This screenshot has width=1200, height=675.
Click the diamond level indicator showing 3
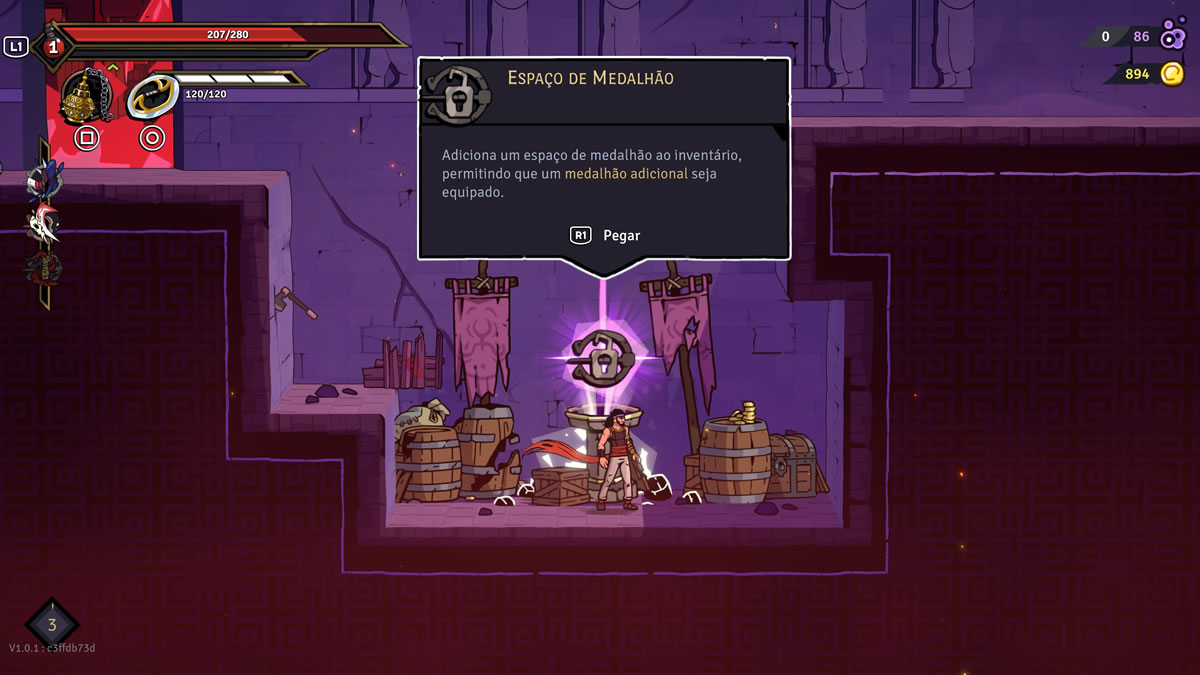click(x=52, y=626)
